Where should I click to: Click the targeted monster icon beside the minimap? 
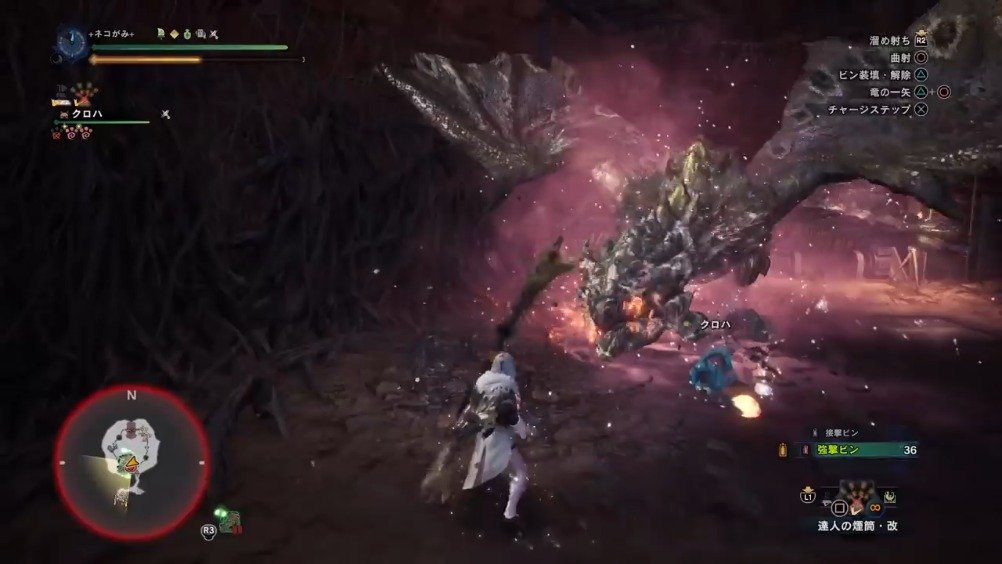coord(231,519)
